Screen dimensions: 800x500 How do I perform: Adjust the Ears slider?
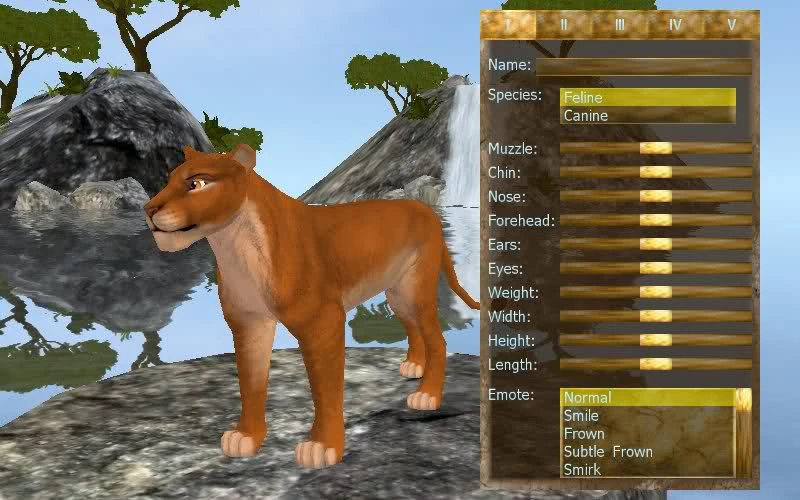click(655, 244)
